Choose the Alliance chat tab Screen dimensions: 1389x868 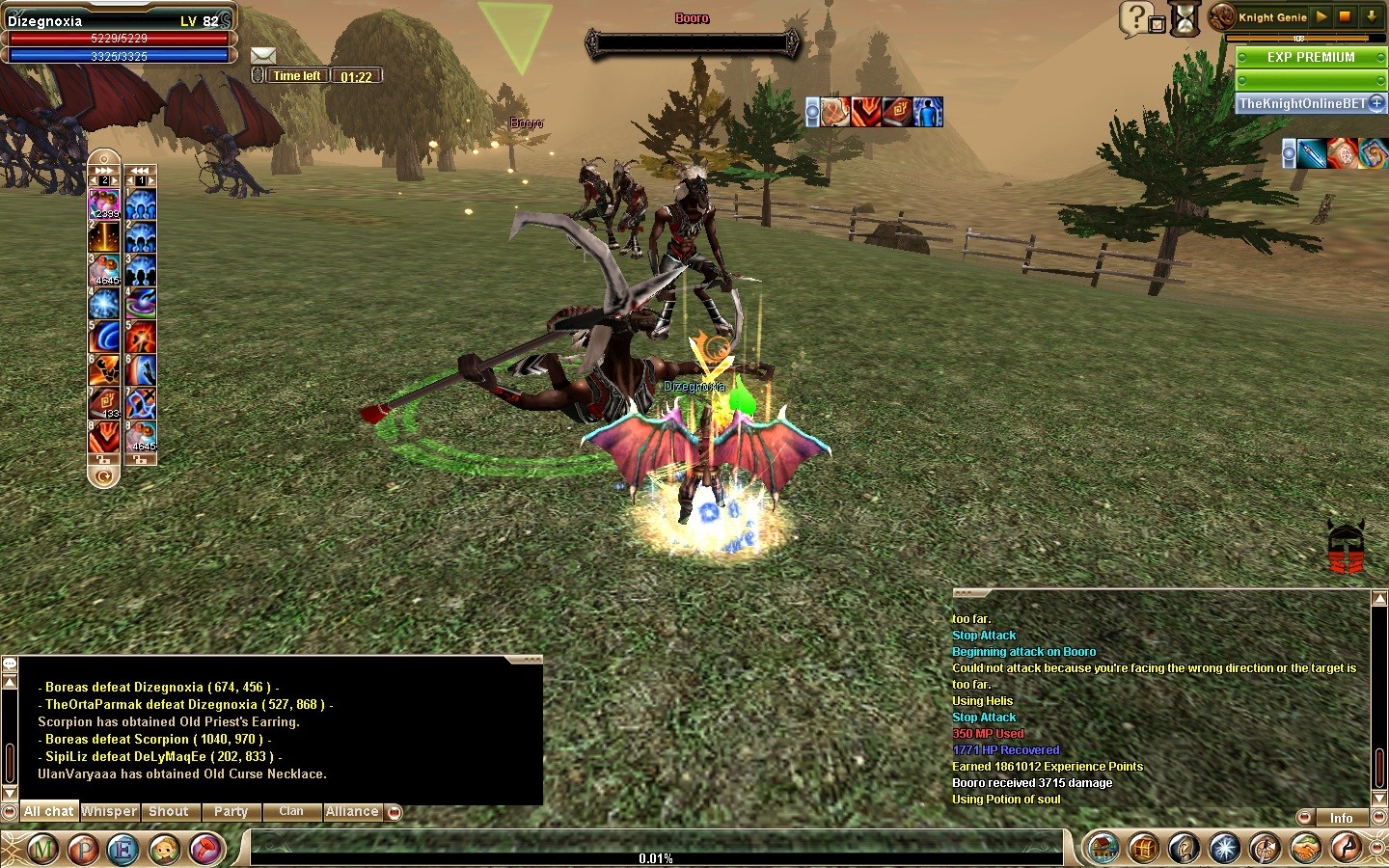click(352, 812)
